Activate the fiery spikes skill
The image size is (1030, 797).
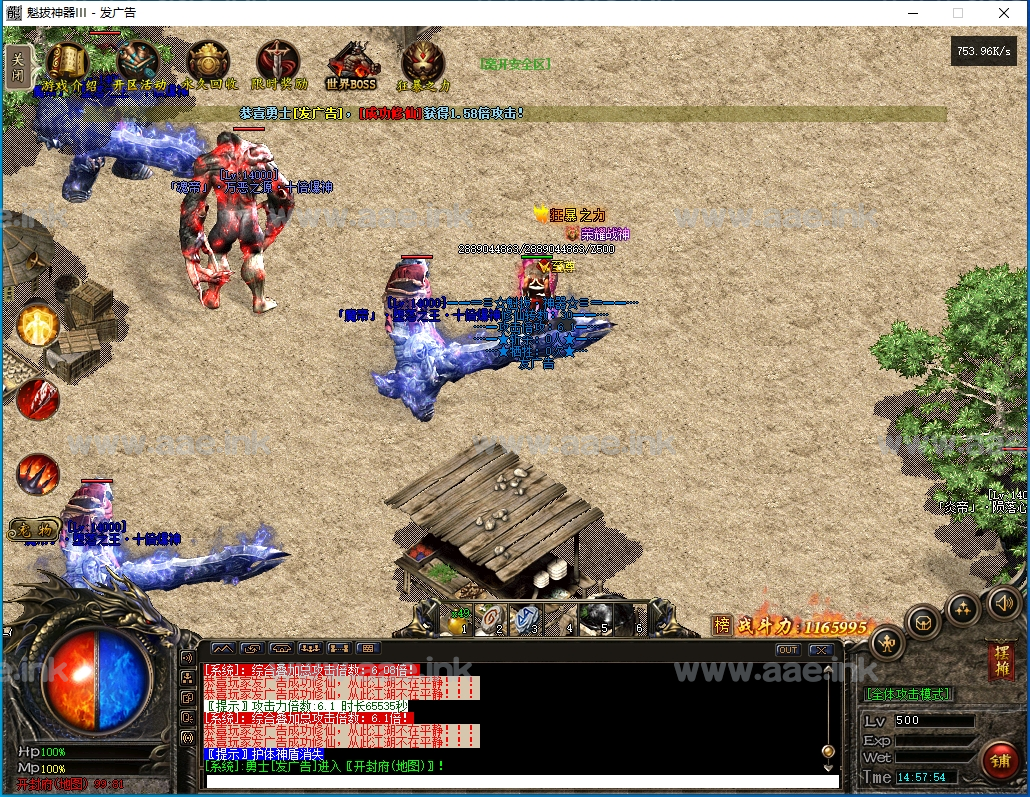[x=38, y=473]
